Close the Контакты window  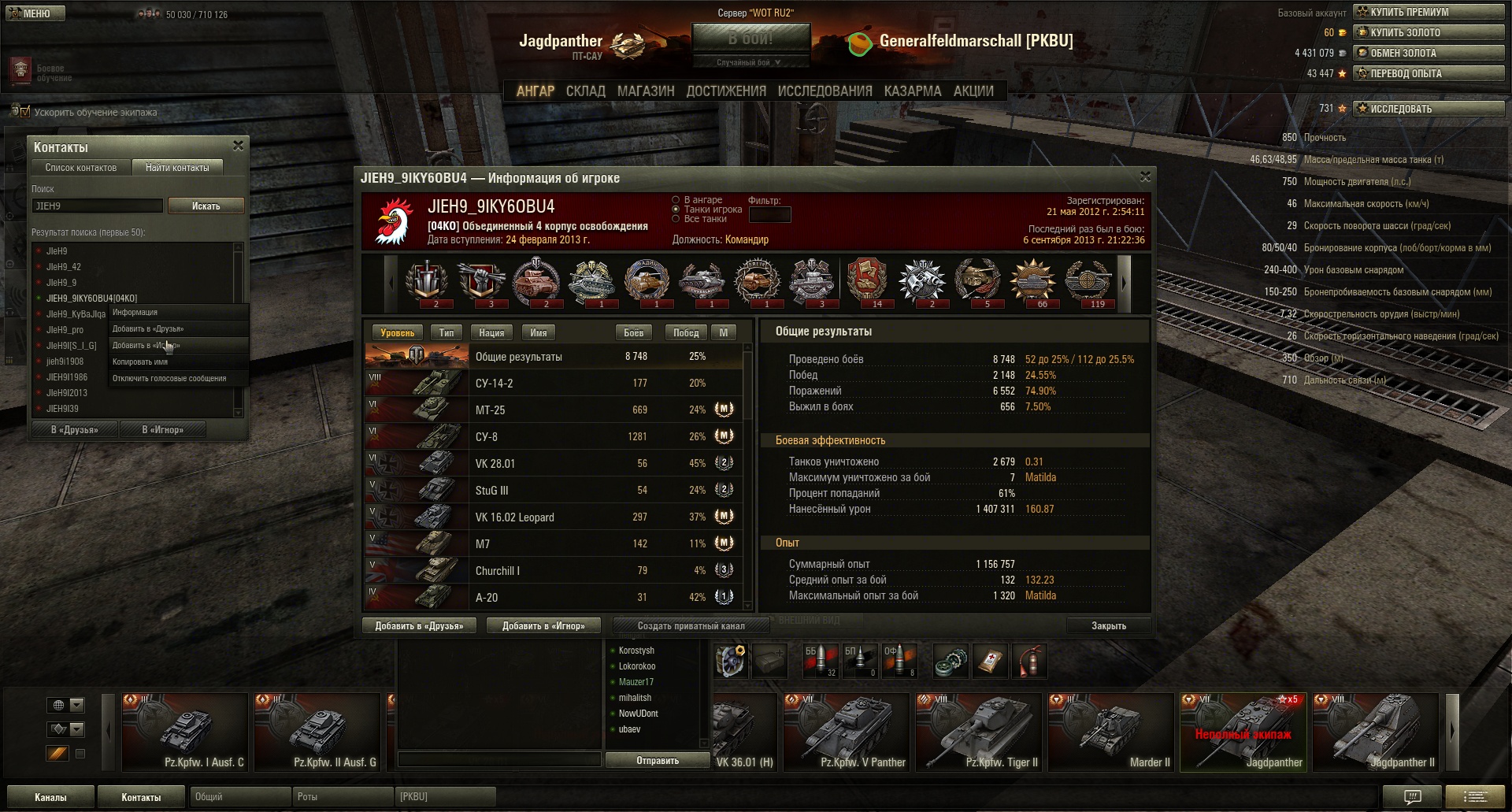238,146
